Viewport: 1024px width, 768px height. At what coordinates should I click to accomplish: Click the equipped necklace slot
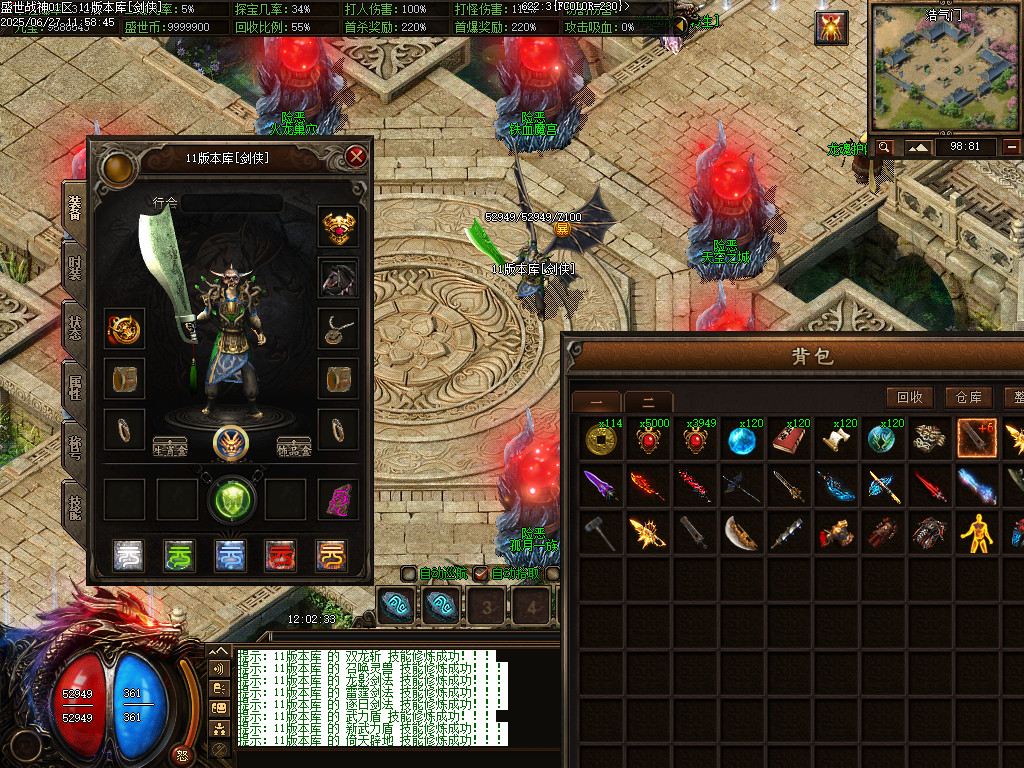[338, 327]
